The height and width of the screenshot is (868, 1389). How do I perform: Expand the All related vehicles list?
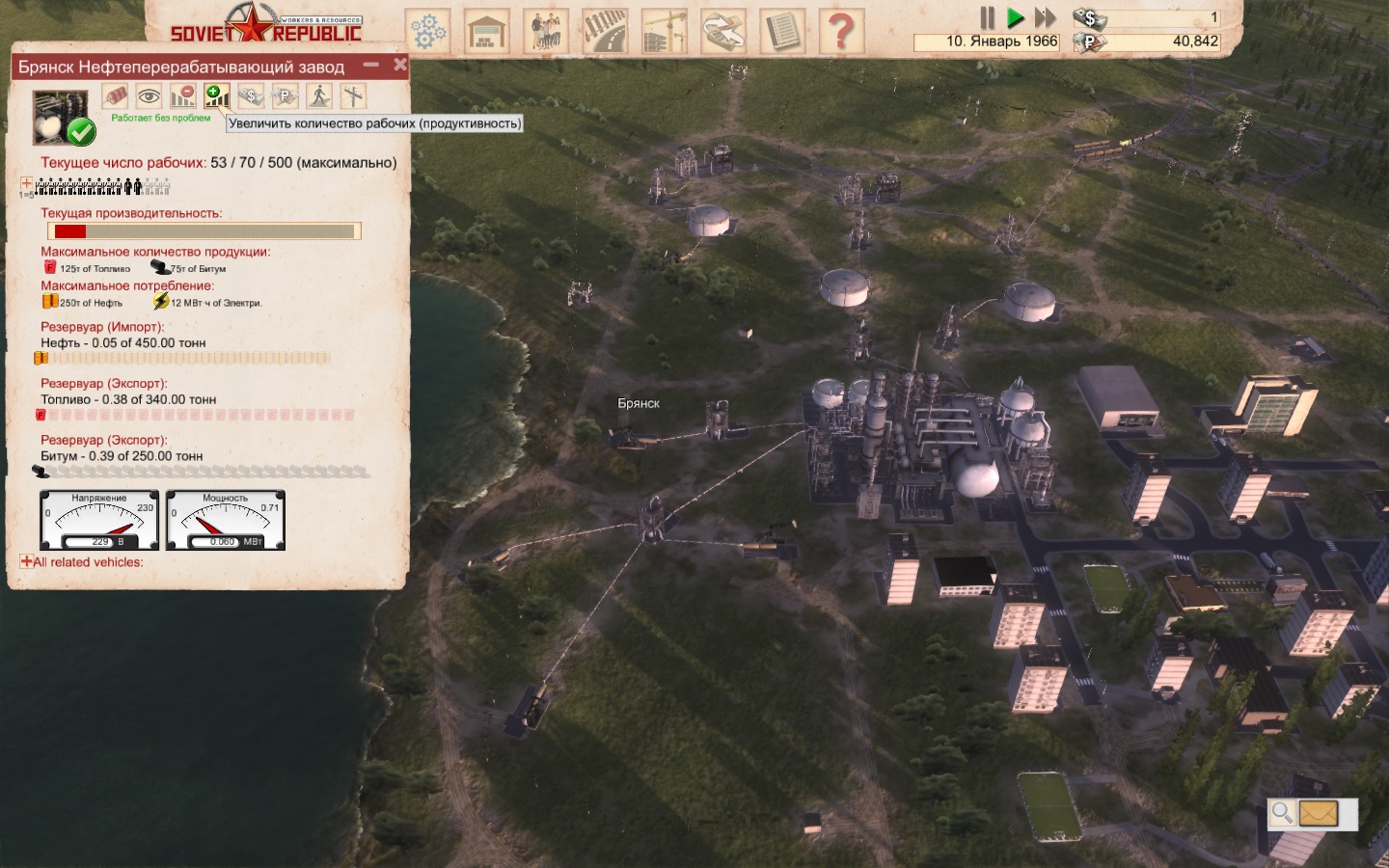coord(26,561)
